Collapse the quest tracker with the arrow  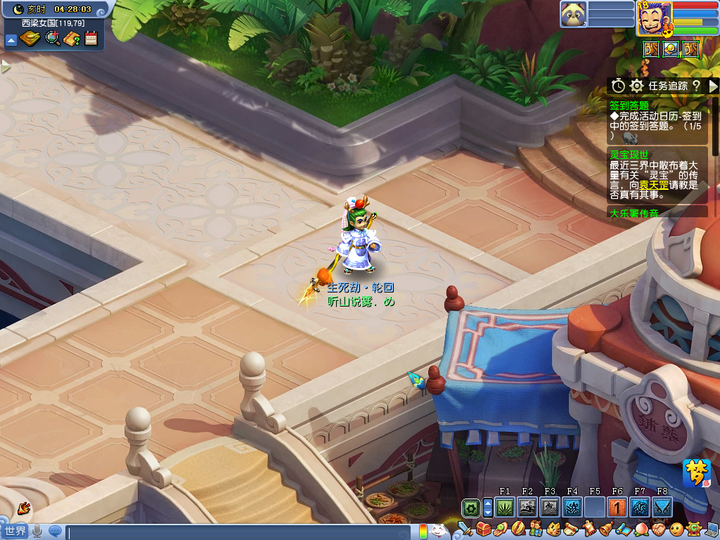[712, 86]
